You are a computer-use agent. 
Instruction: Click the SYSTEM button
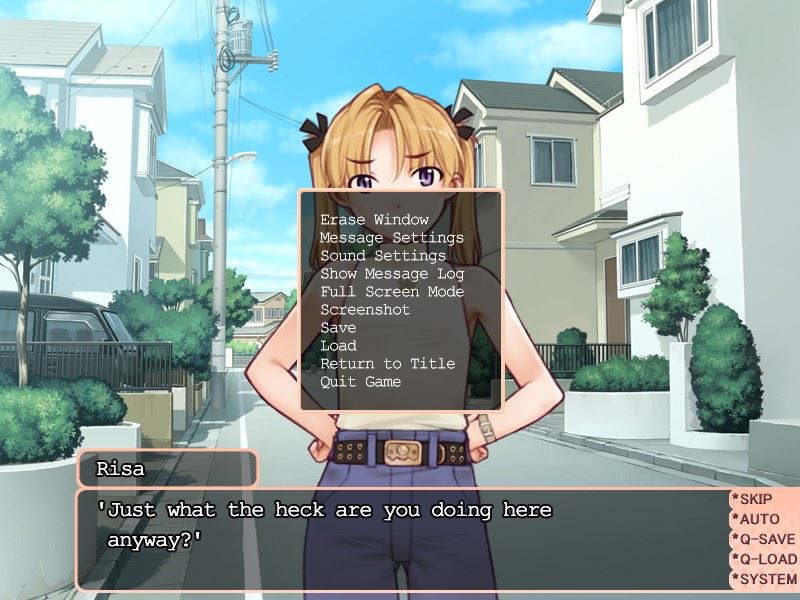click(763, 579)
